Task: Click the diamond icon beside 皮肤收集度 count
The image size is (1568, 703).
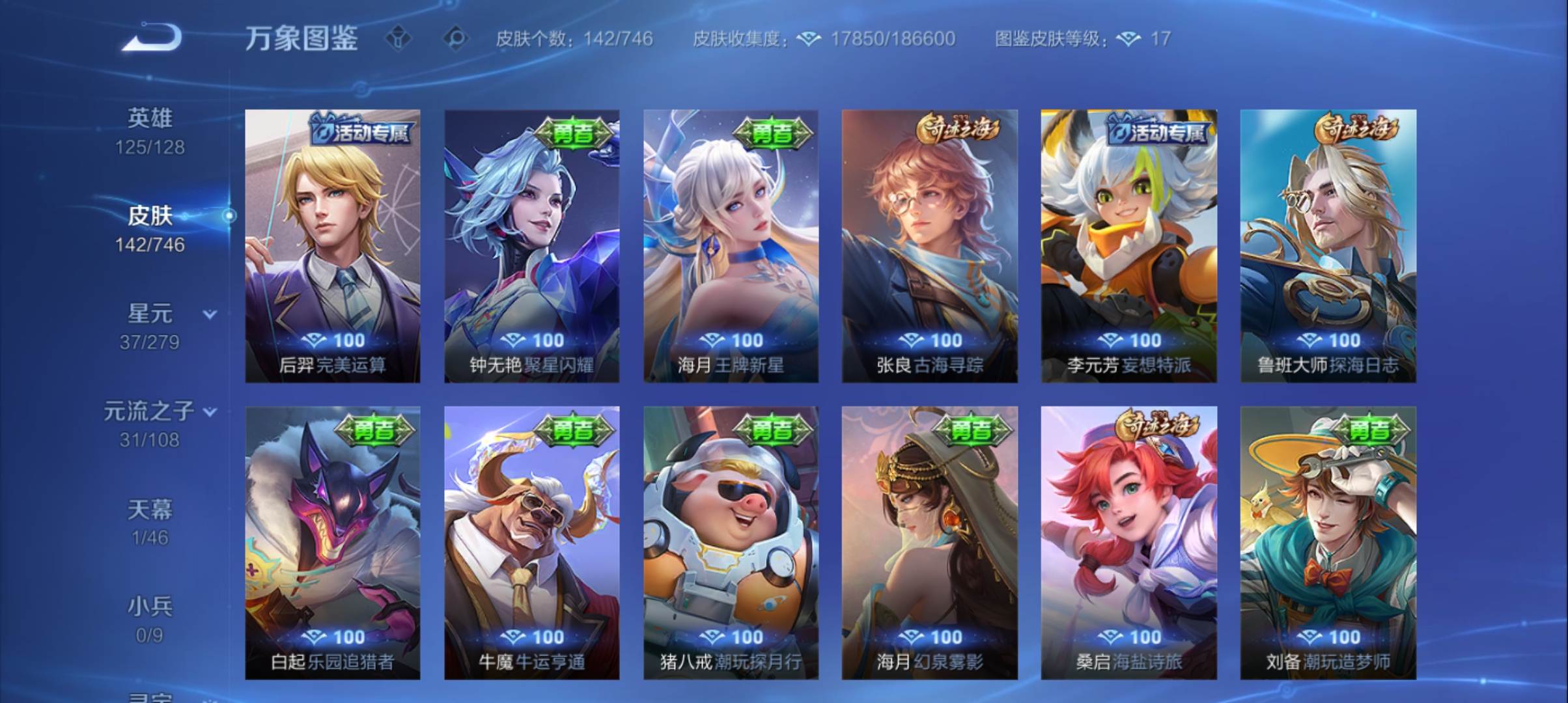Action: (807, 39)
